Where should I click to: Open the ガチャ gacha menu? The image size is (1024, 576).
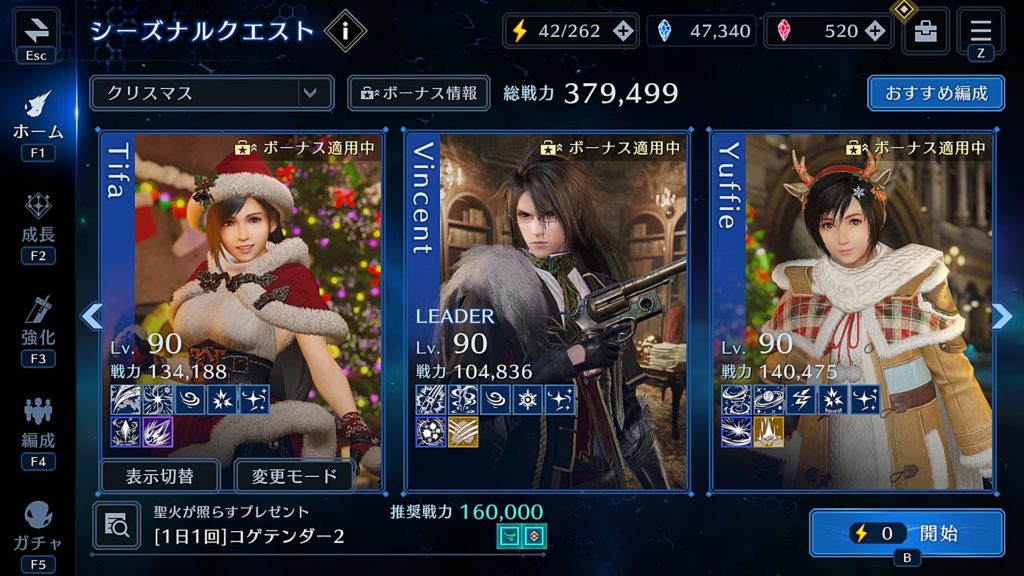coord(38,526)
